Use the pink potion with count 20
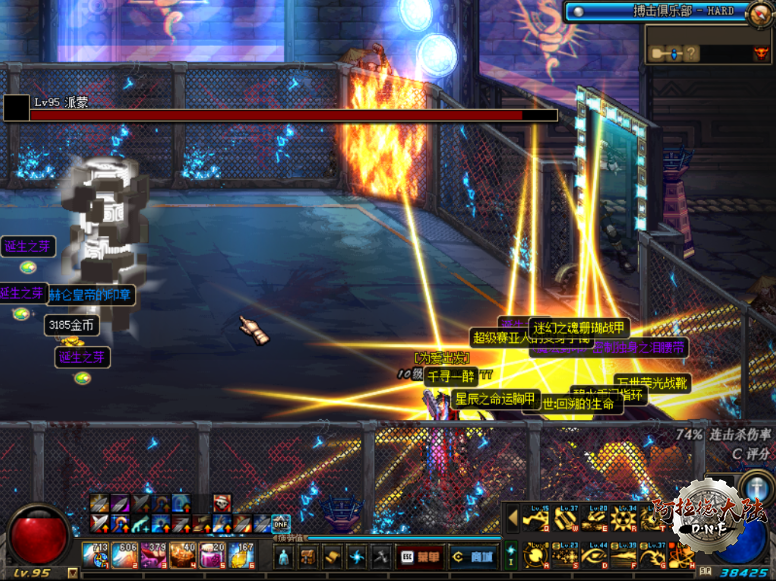Screen dimensions: 776x581 (214, 555)
